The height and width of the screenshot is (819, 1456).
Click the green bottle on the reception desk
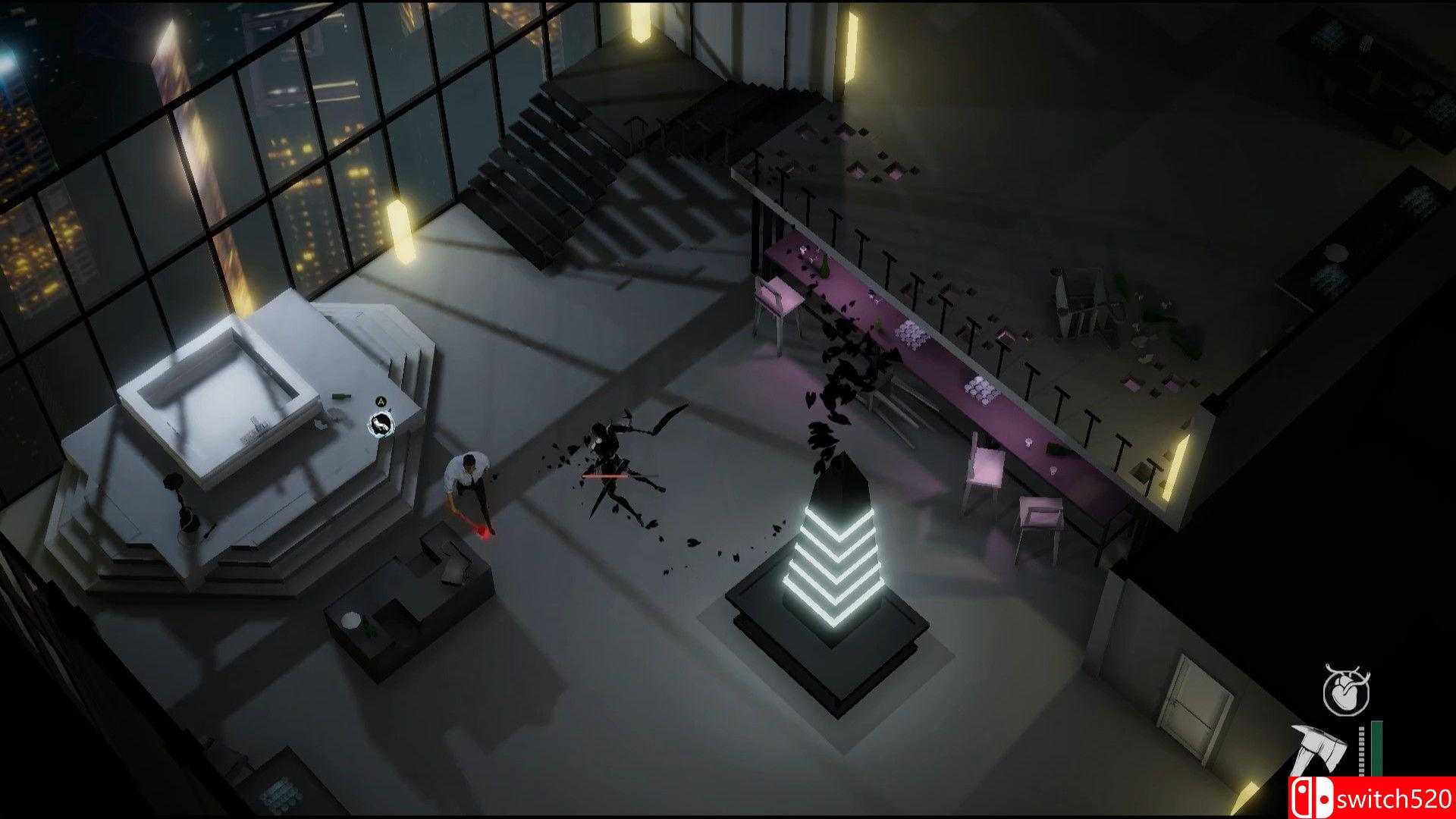pos(340,395)
